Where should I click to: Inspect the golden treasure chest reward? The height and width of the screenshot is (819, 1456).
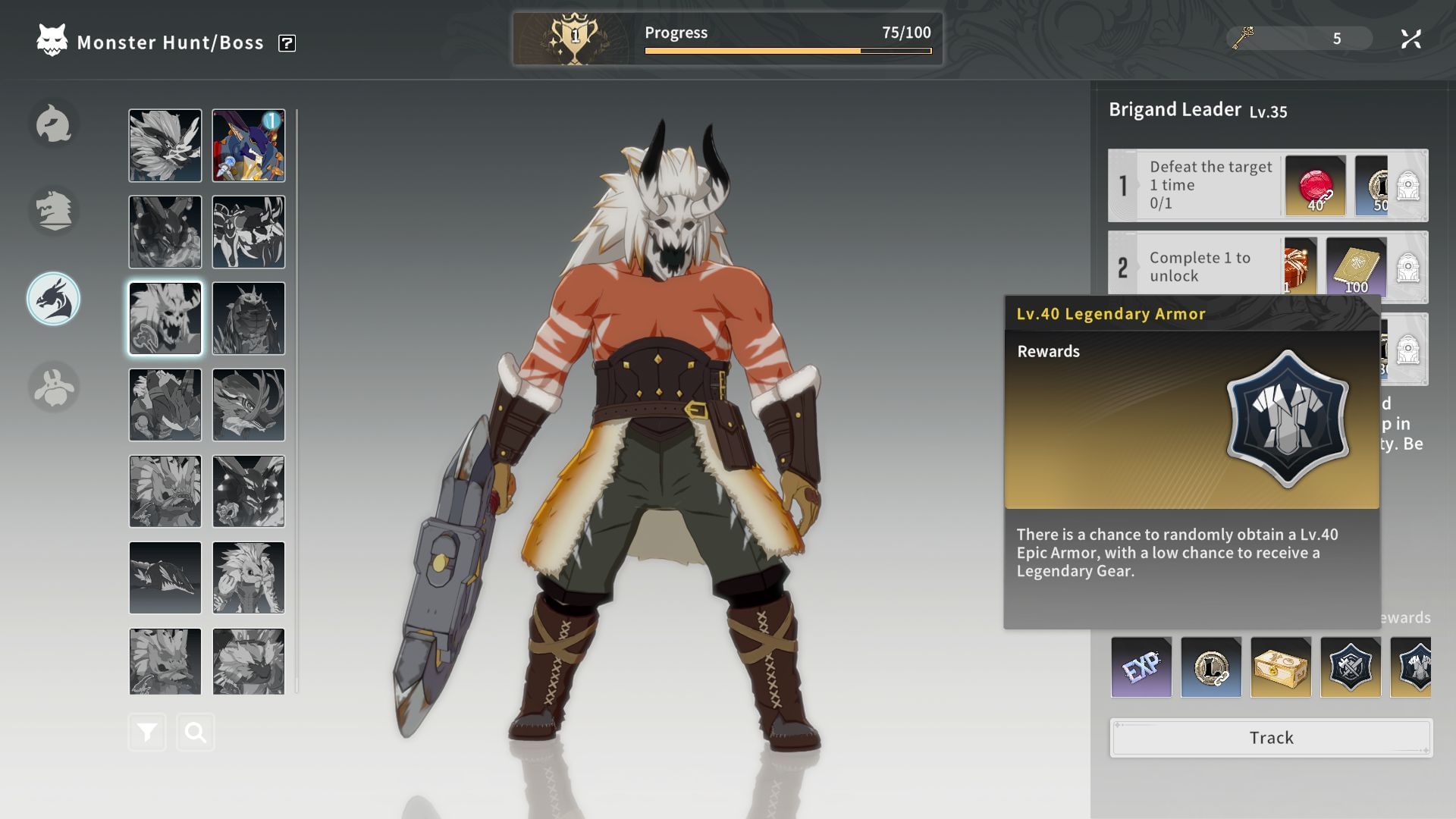point(1281,667)
